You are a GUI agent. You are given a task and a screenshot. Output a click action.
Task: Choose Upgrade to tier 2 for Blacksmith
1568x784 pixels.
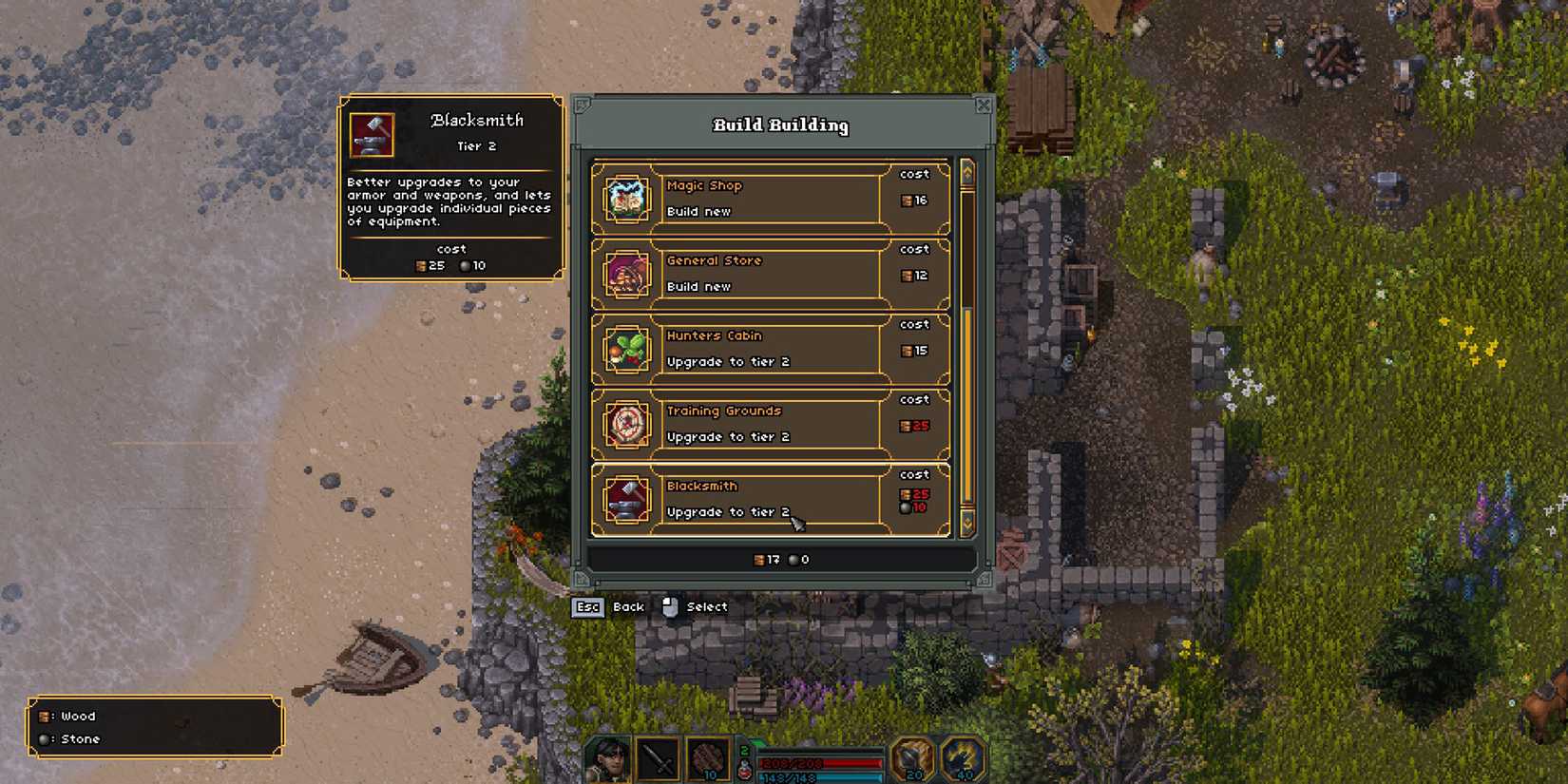(728, 511)
